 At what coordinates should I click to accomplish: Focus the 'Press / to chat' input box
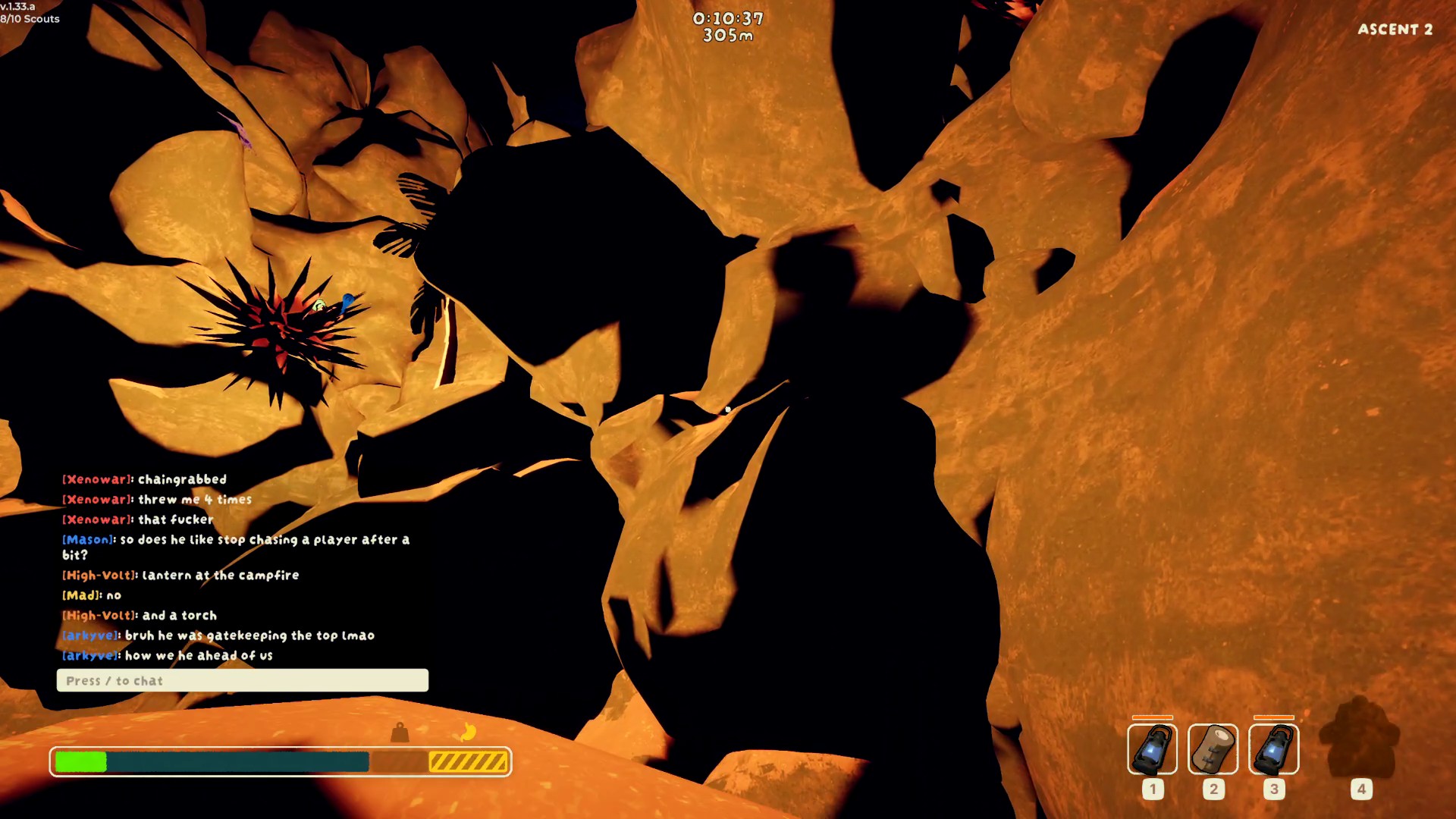243,680
